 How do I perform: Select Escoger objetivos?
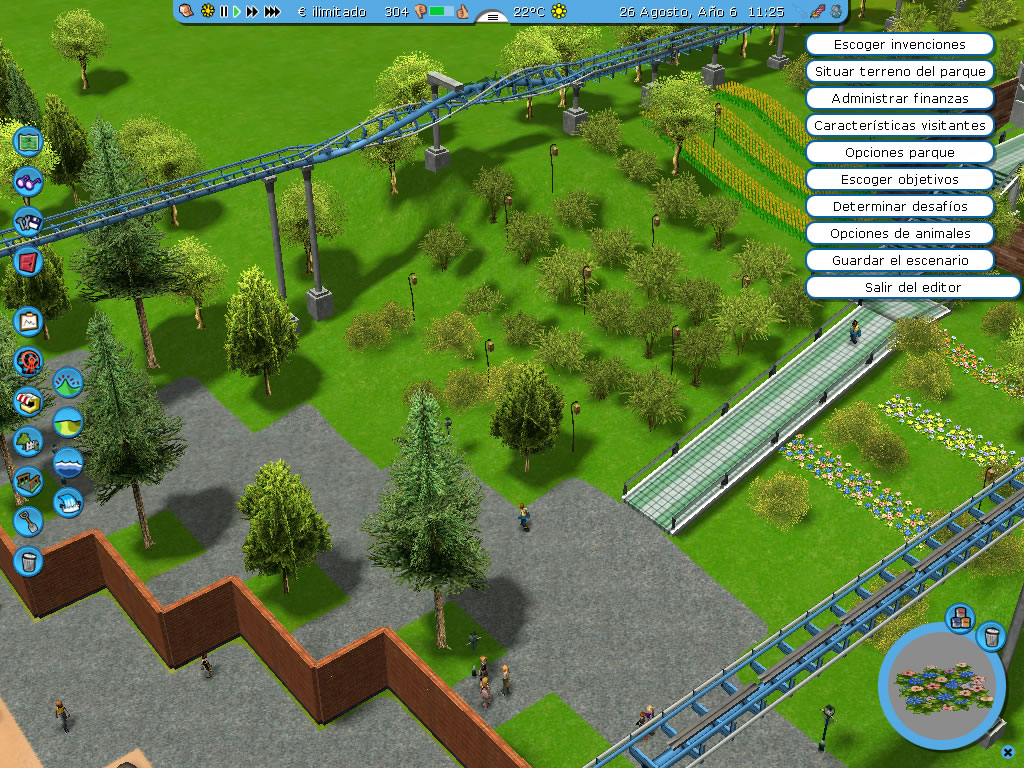pyautogui.click(x=899, y=180)
